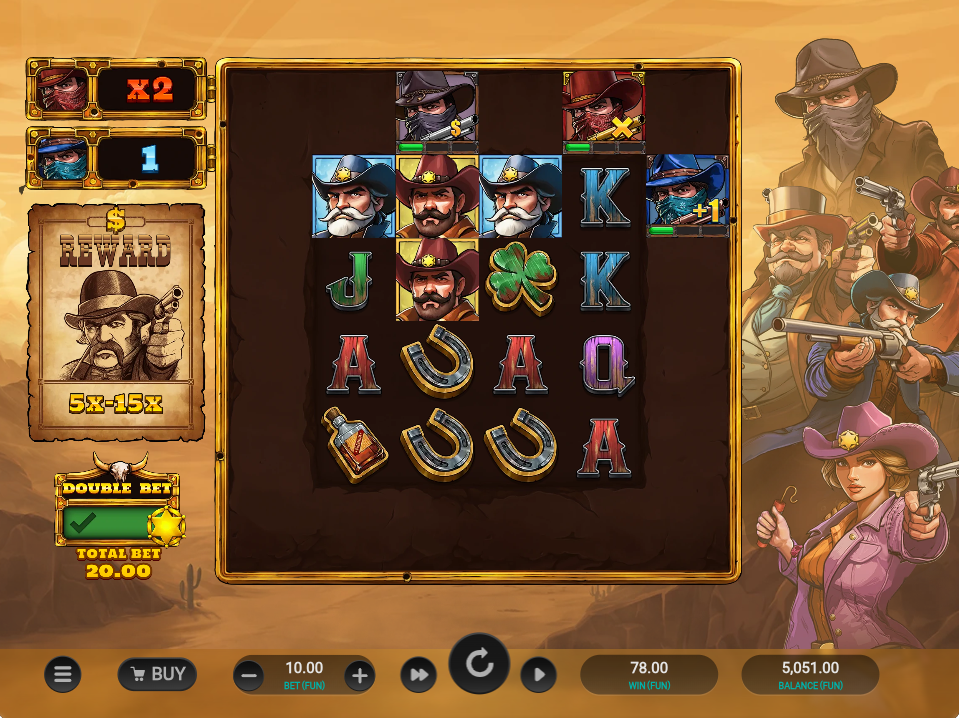Toggle the fast-forward turbo spin

pos(419,676)
